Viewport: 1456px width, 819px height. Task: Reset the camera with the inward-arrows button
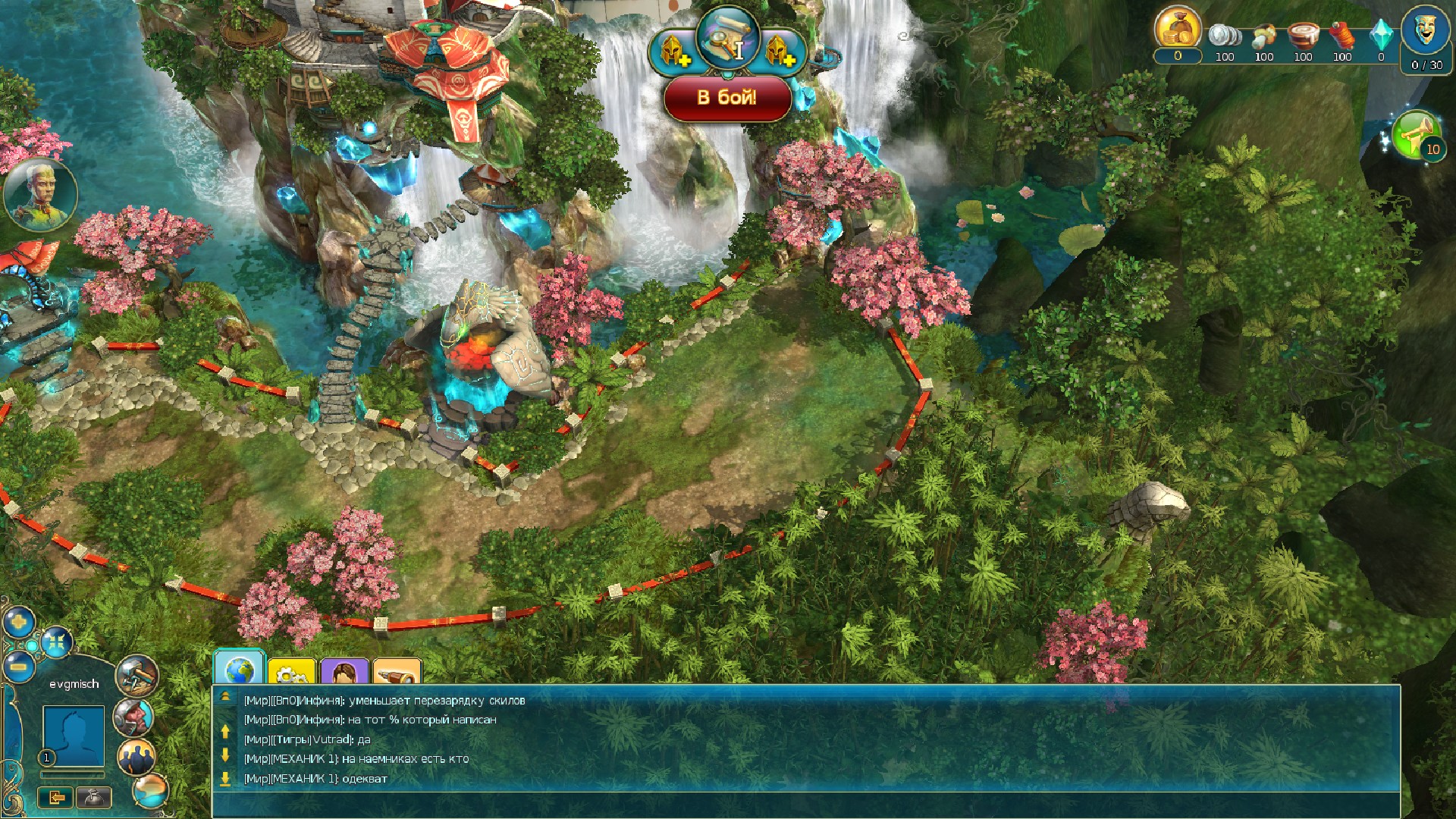click(x=56, y=643)
